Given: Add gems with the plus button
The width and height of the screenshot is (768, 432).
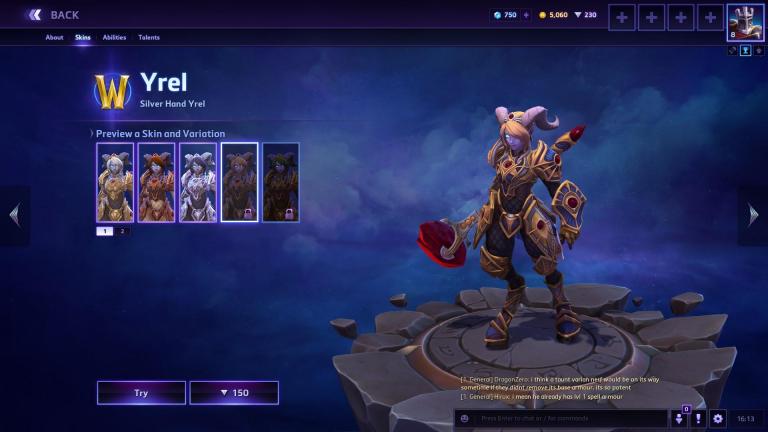Looking at the screenshot, I should [526, 15].
